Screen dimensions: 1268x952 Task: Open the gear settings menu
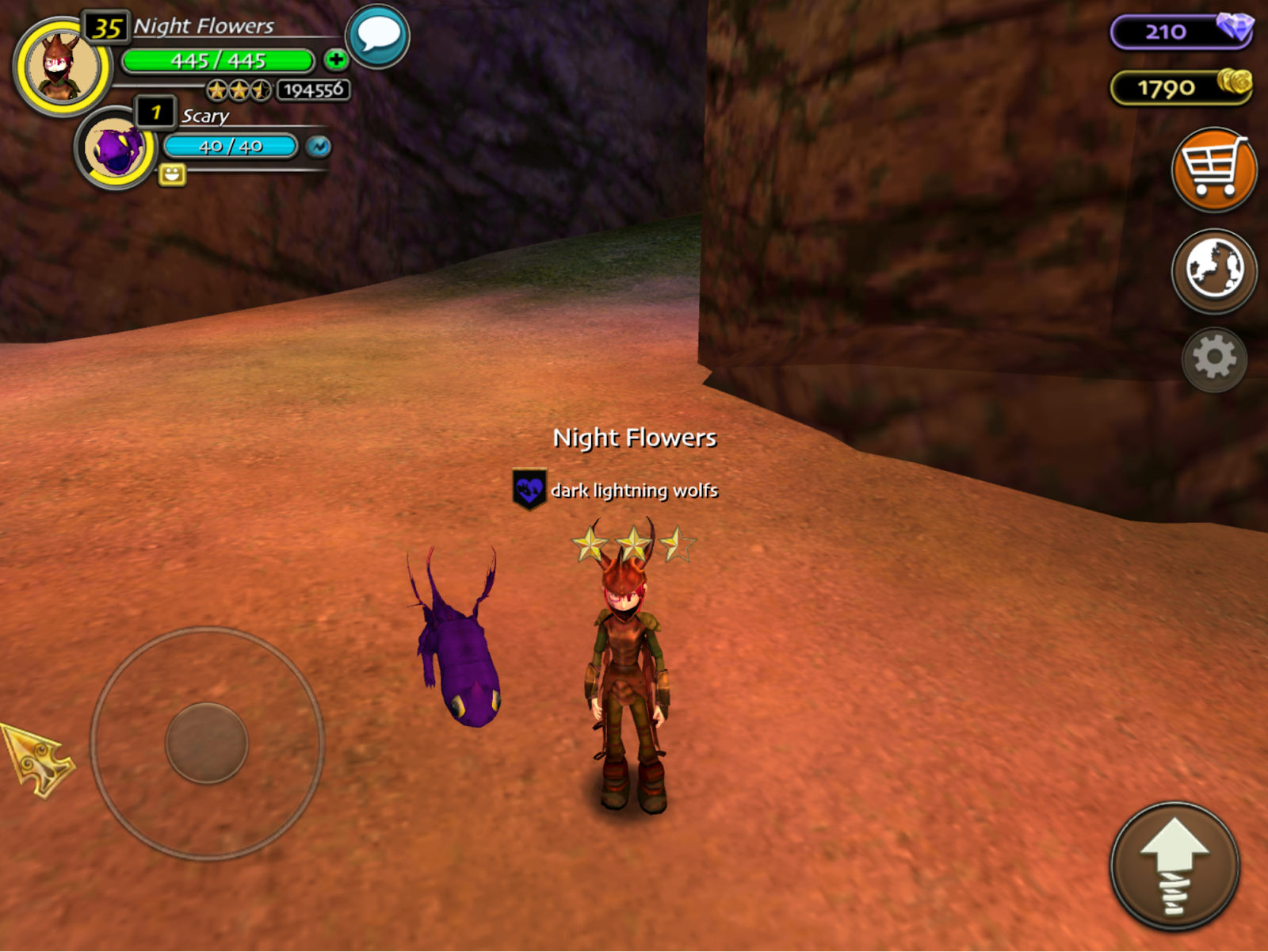click(x=1213, y=359)
